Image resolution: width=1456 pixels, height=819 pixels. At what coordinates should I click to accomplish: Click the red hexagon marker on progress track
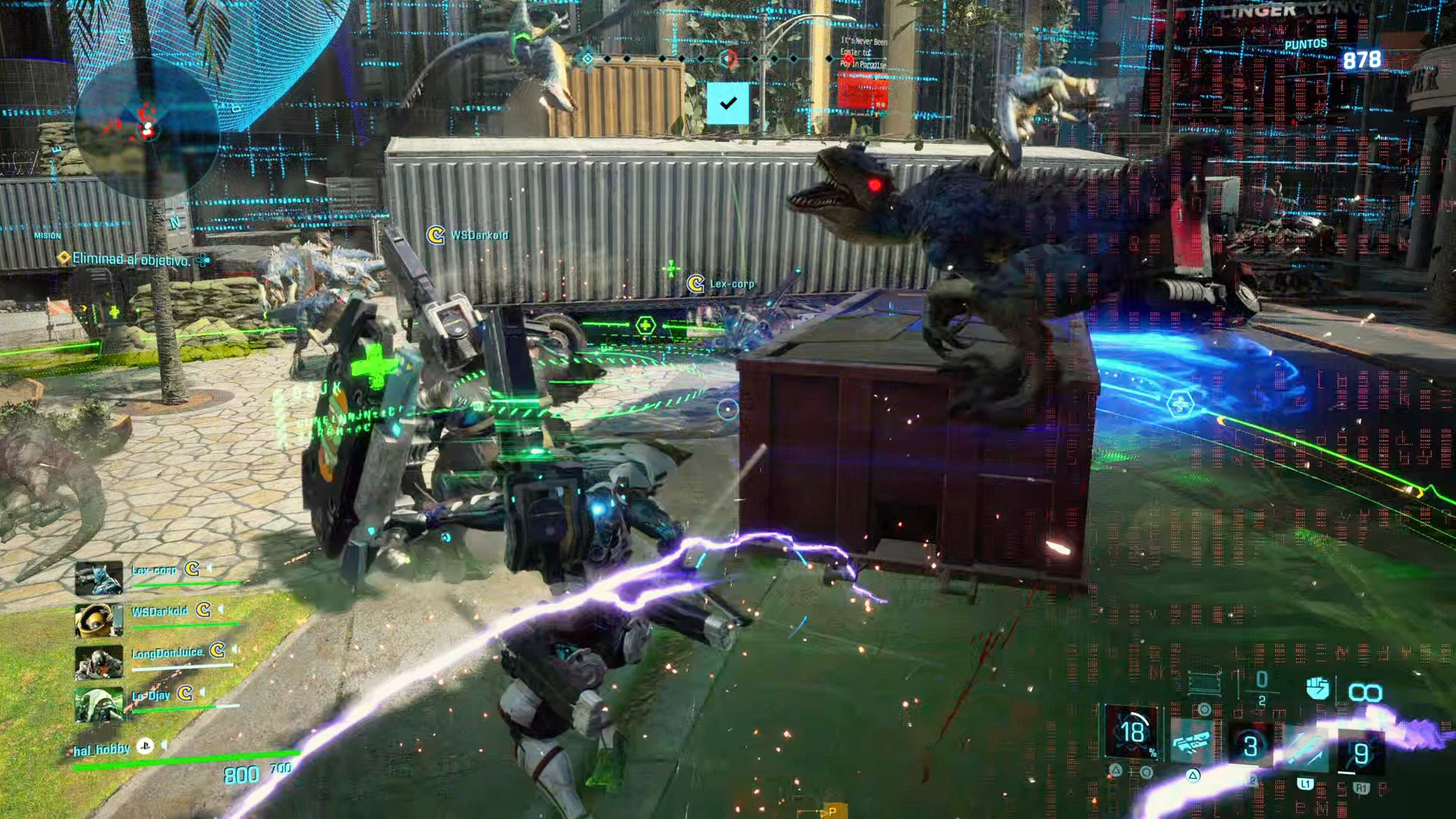728,58
